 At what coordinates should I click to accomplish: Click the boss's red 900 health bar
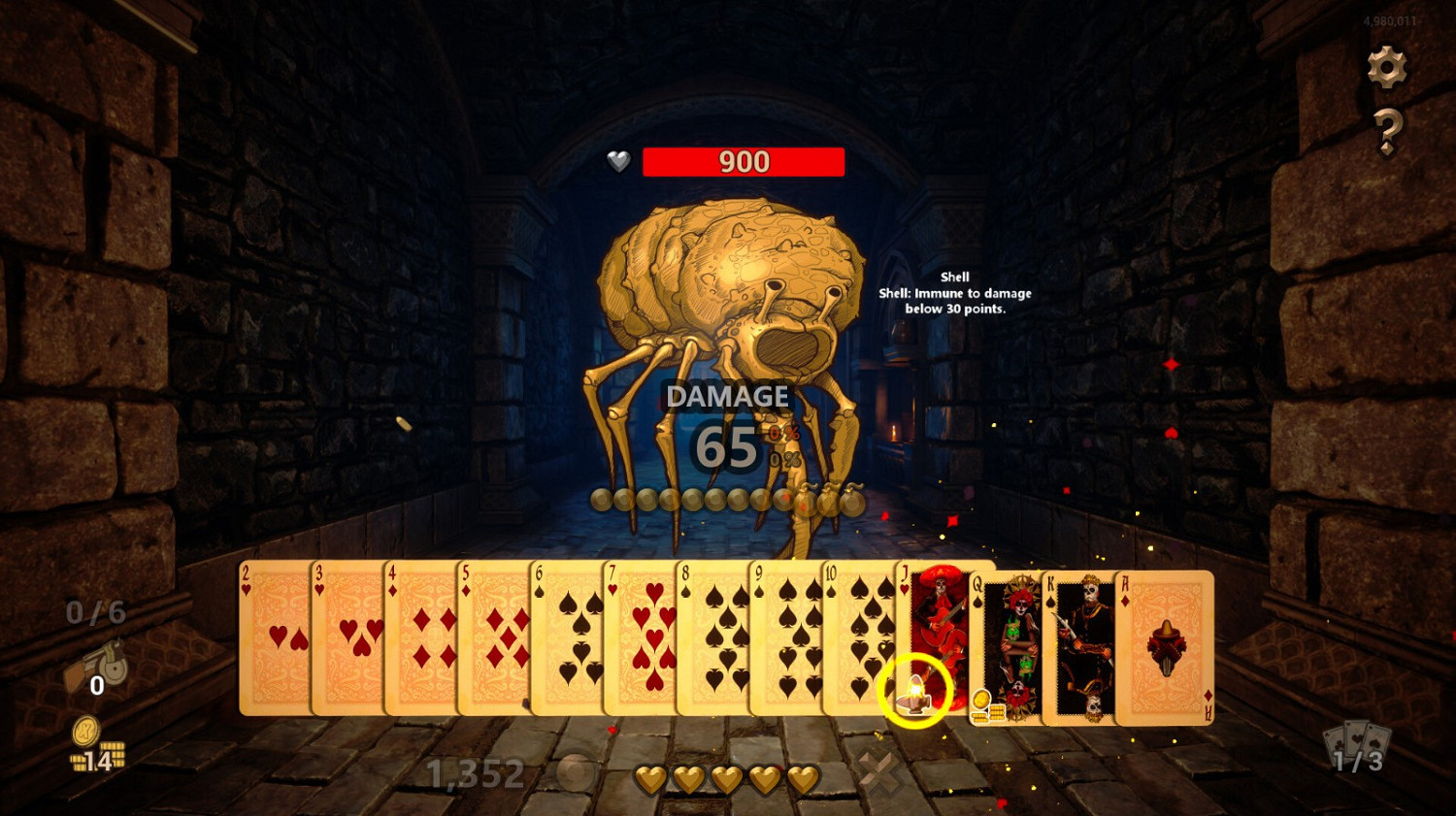[745, 161]
